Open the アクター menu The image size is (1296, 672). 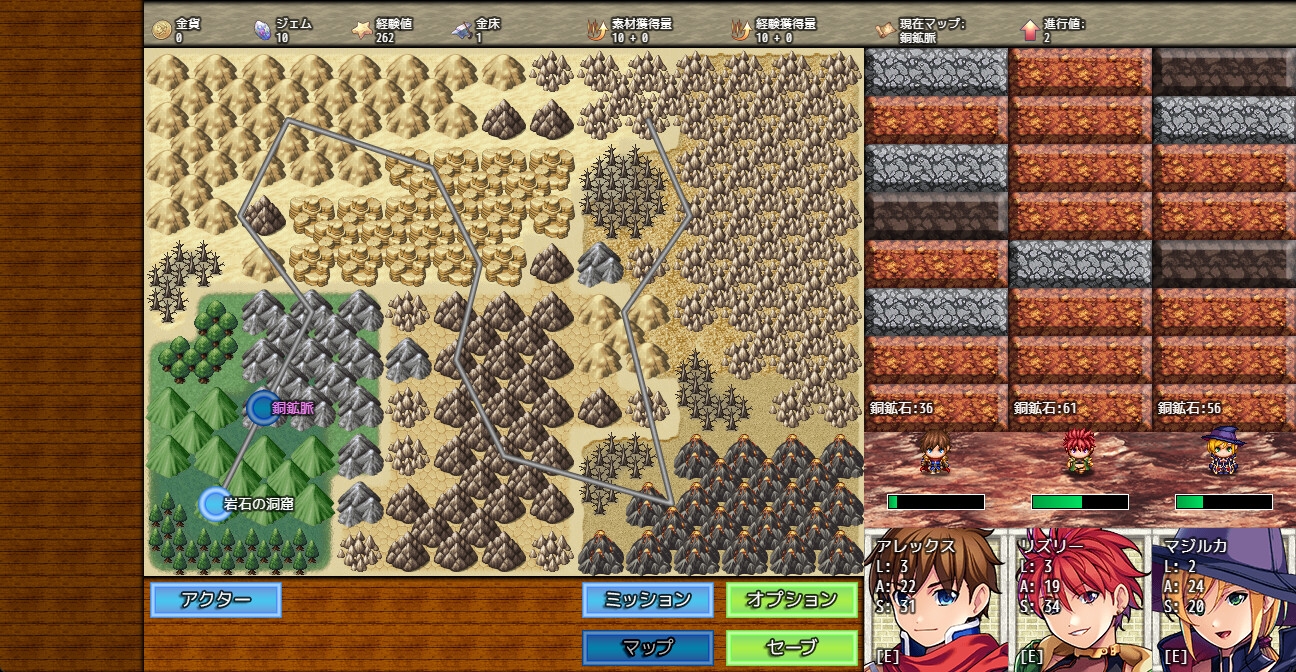click(x=216, y=600)
